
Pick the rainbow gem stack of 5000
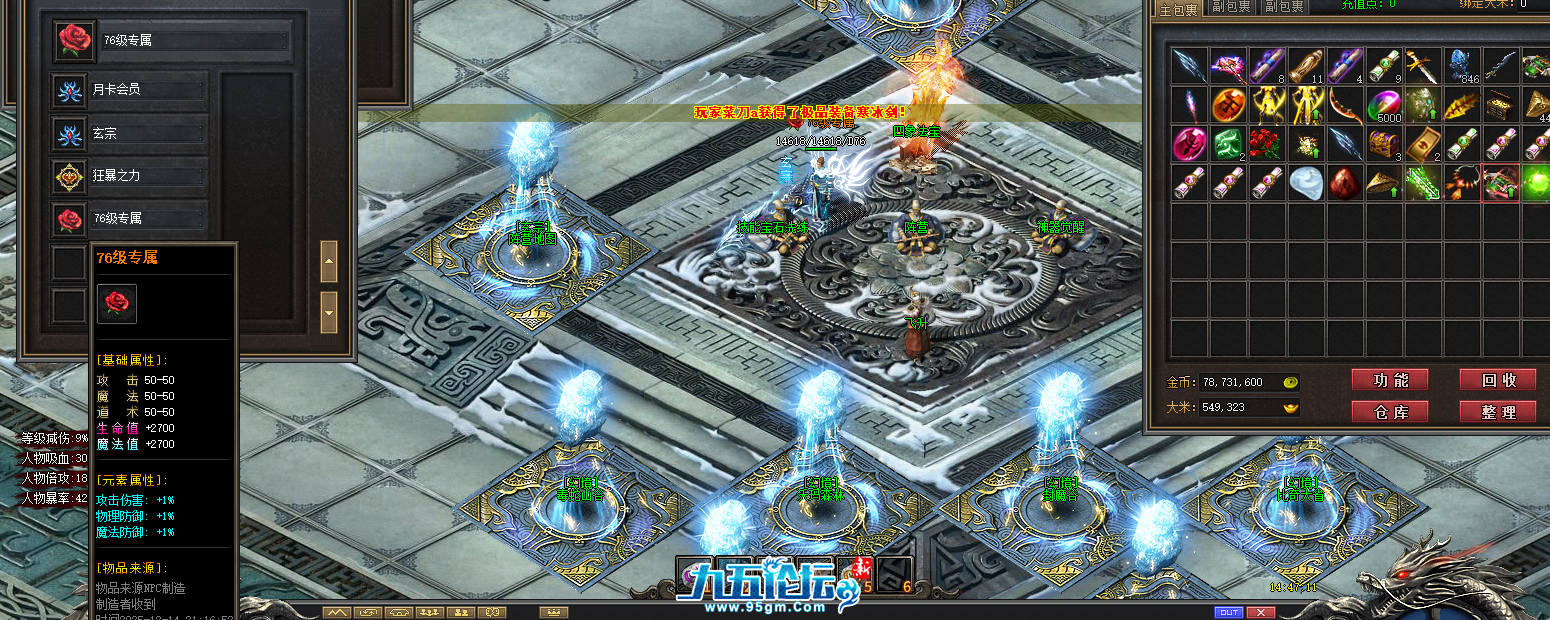coord(1384,105)
